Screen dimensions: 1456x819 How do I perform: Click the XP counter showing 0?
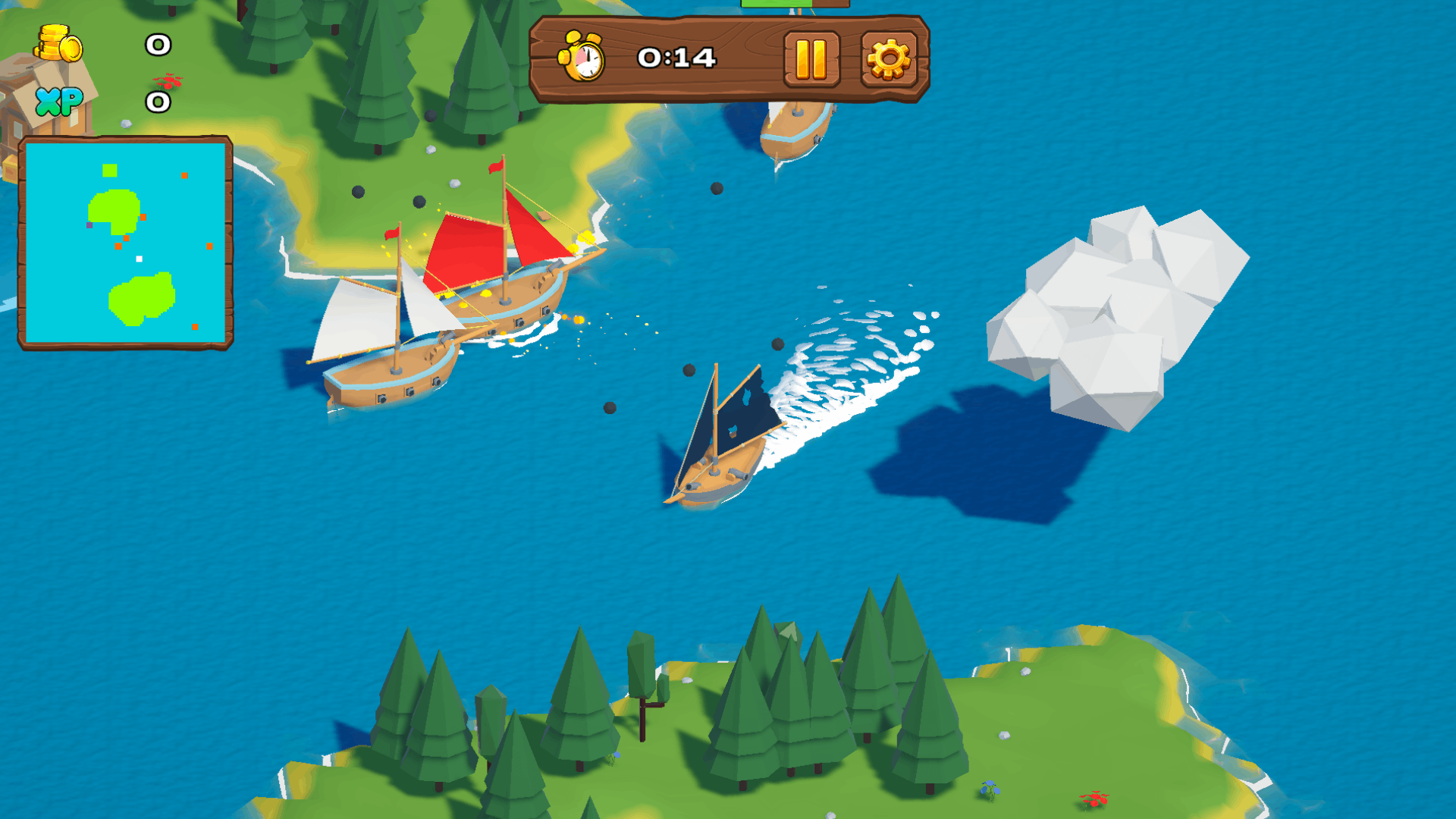coord(157,101)
